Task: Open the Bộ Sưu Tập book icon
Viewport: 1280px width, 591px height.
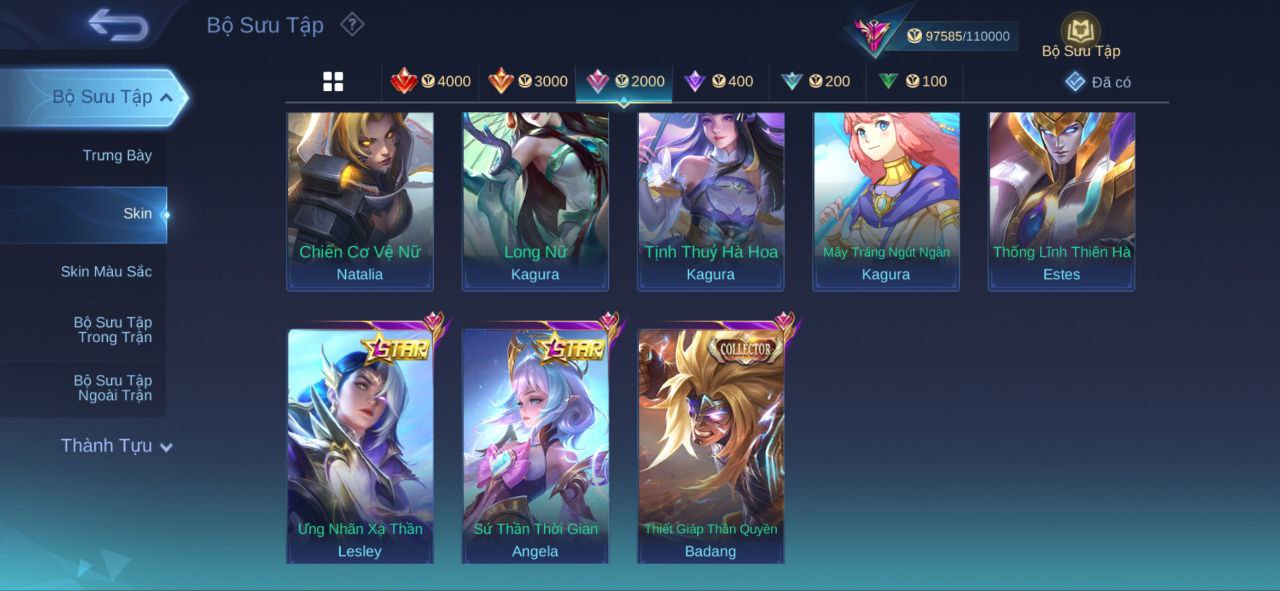Action: (x=1080, y=30)
